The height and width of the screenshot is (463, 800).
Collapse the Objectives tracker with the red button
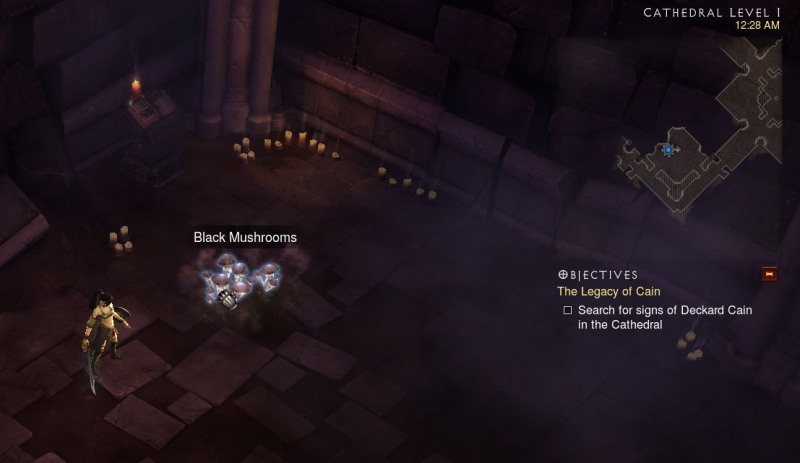(x=769, y=274)
